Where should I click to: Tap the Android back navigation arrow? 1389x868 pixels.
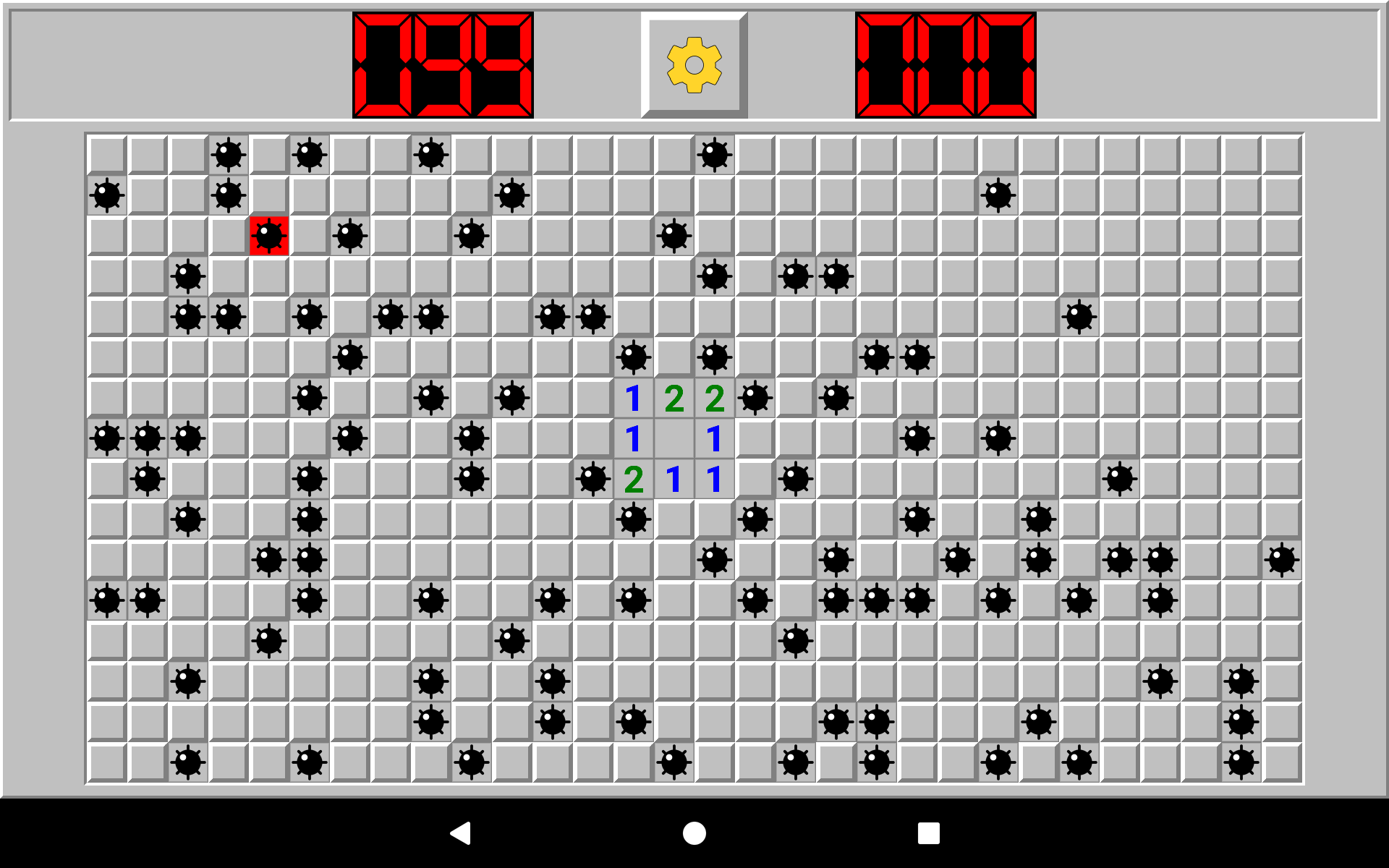coord(462,833)
